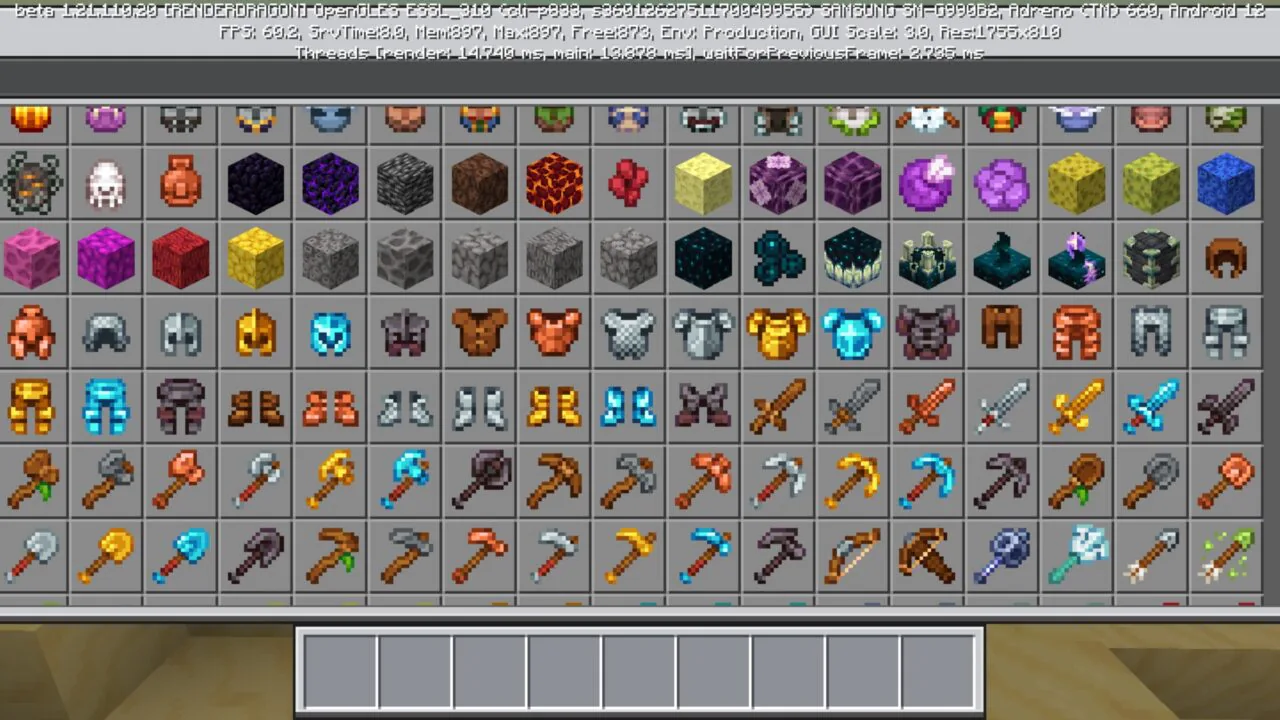This screenshot has width=1280, height=720.
Task: Pick the diamond sword
Action: click(1151, 407)
